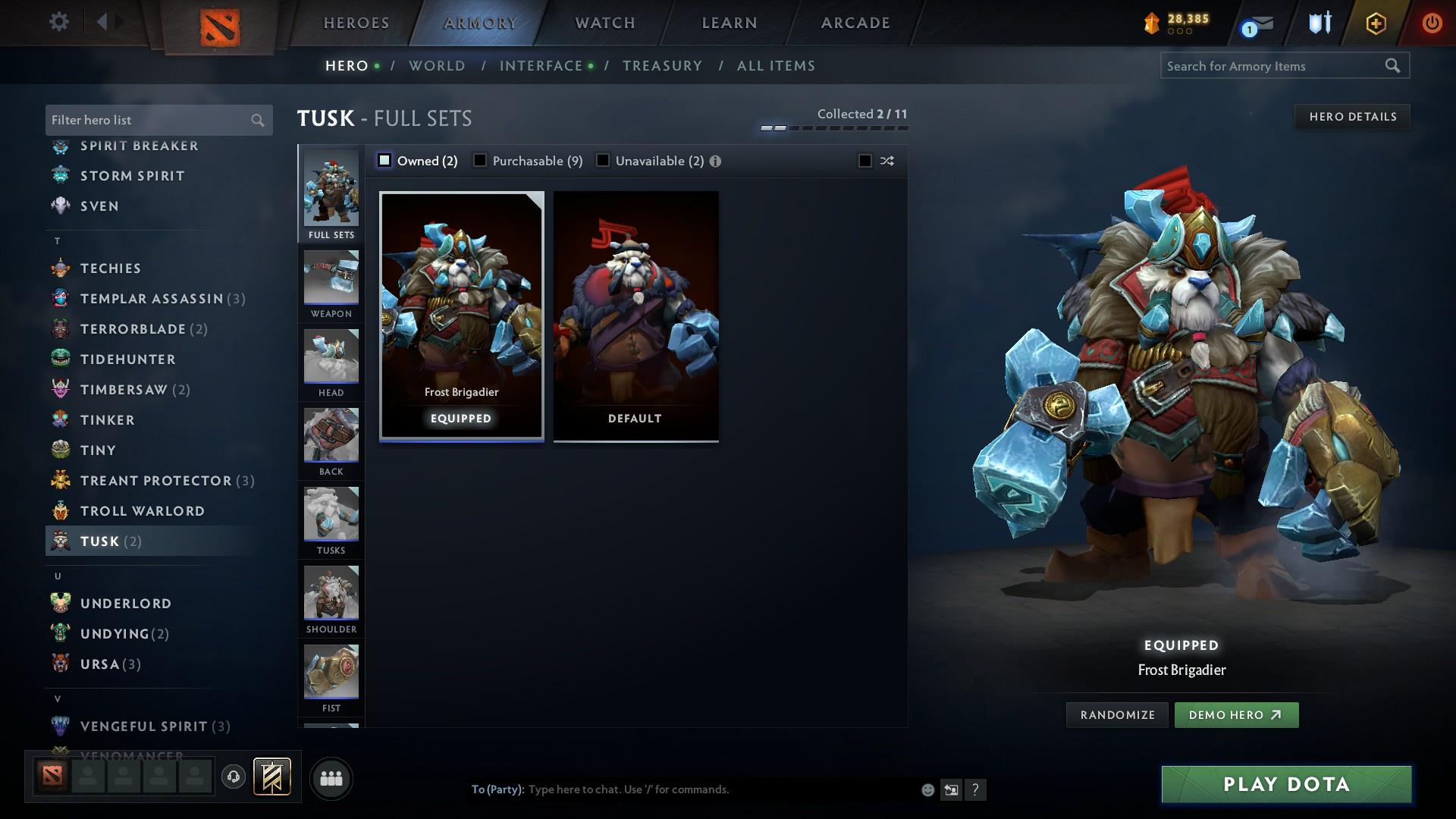Click the shuffle icon in the filter bar
Screen dimensions: 1456x819
coord(886,161)
